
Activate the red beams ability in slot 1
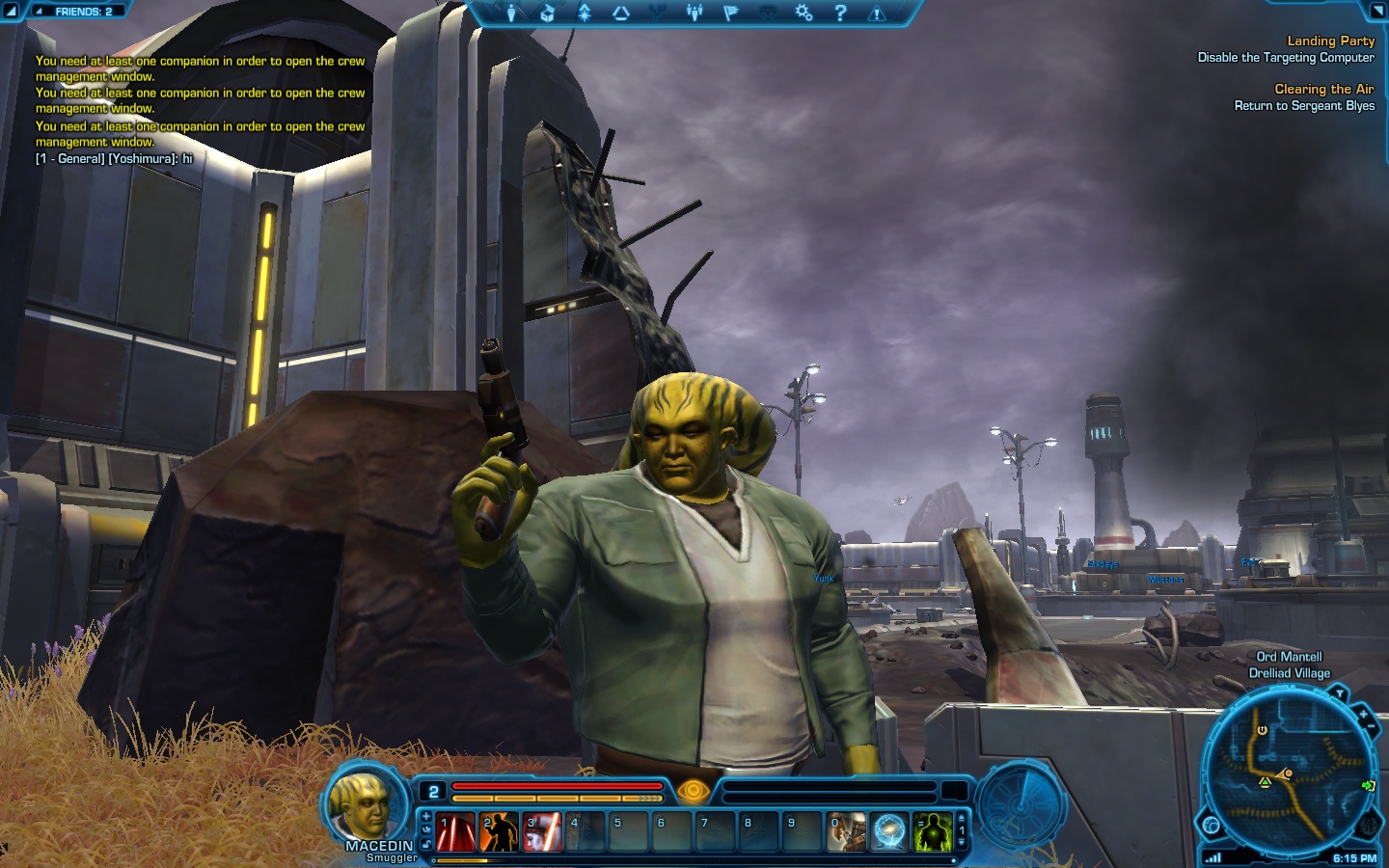coord(456,831)
